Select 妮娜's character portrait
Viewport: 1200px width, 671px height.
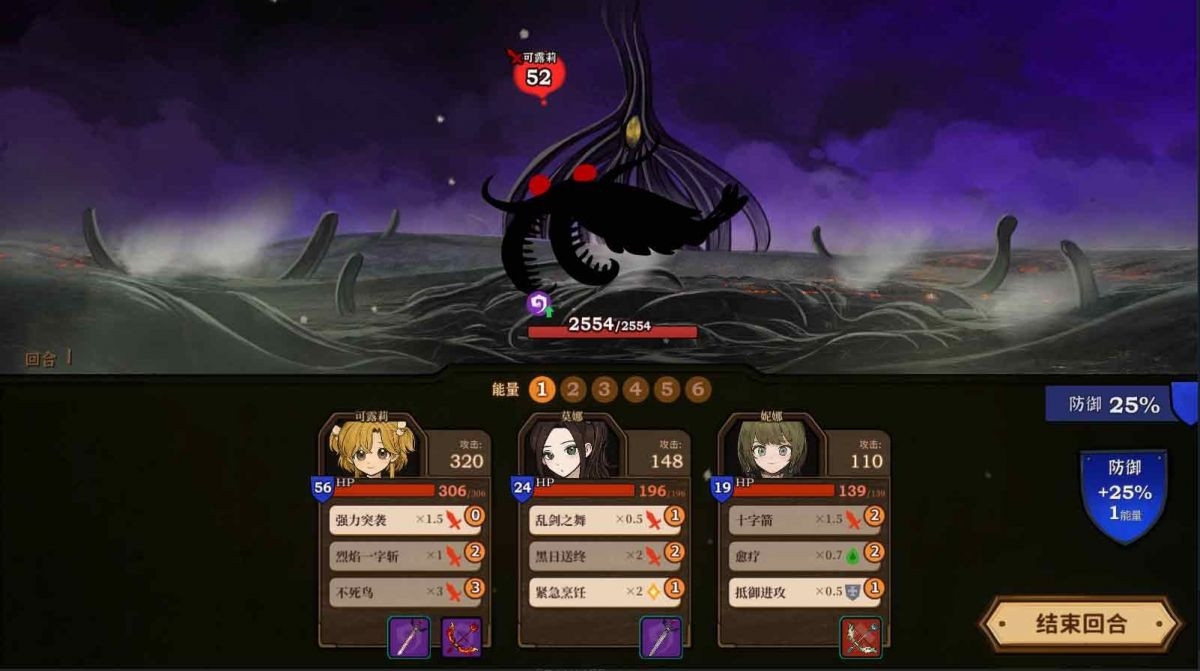(771, 449)
